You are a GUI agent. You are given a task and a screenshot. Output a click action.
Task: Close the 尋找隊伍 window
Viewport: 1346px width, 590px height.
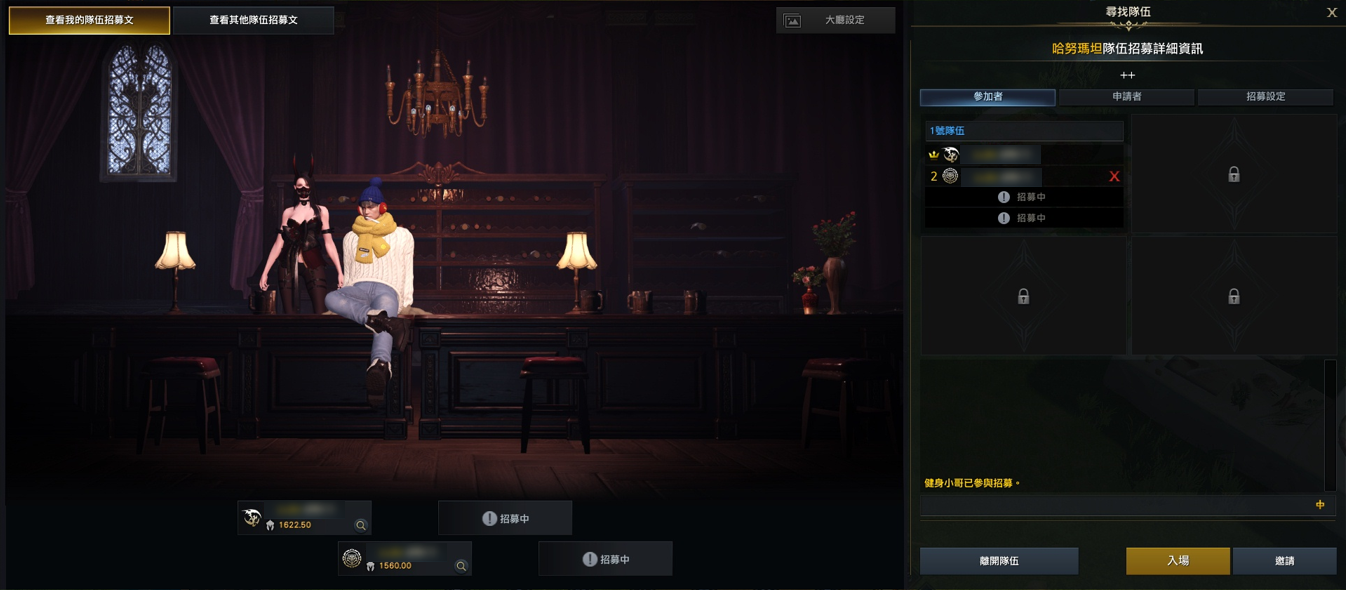[1331, 13]
